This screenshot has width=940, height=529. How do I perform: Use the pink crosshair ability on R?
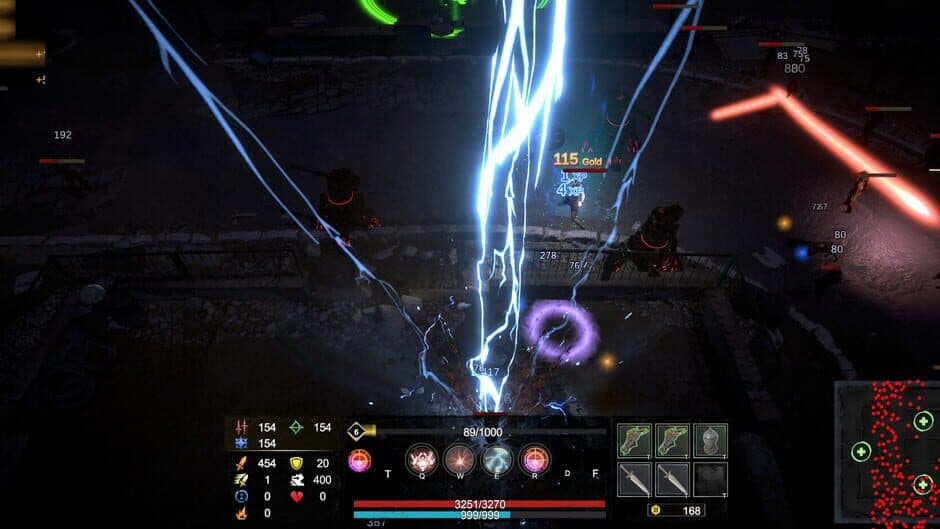pyautogui.click(x=535, y=459)
